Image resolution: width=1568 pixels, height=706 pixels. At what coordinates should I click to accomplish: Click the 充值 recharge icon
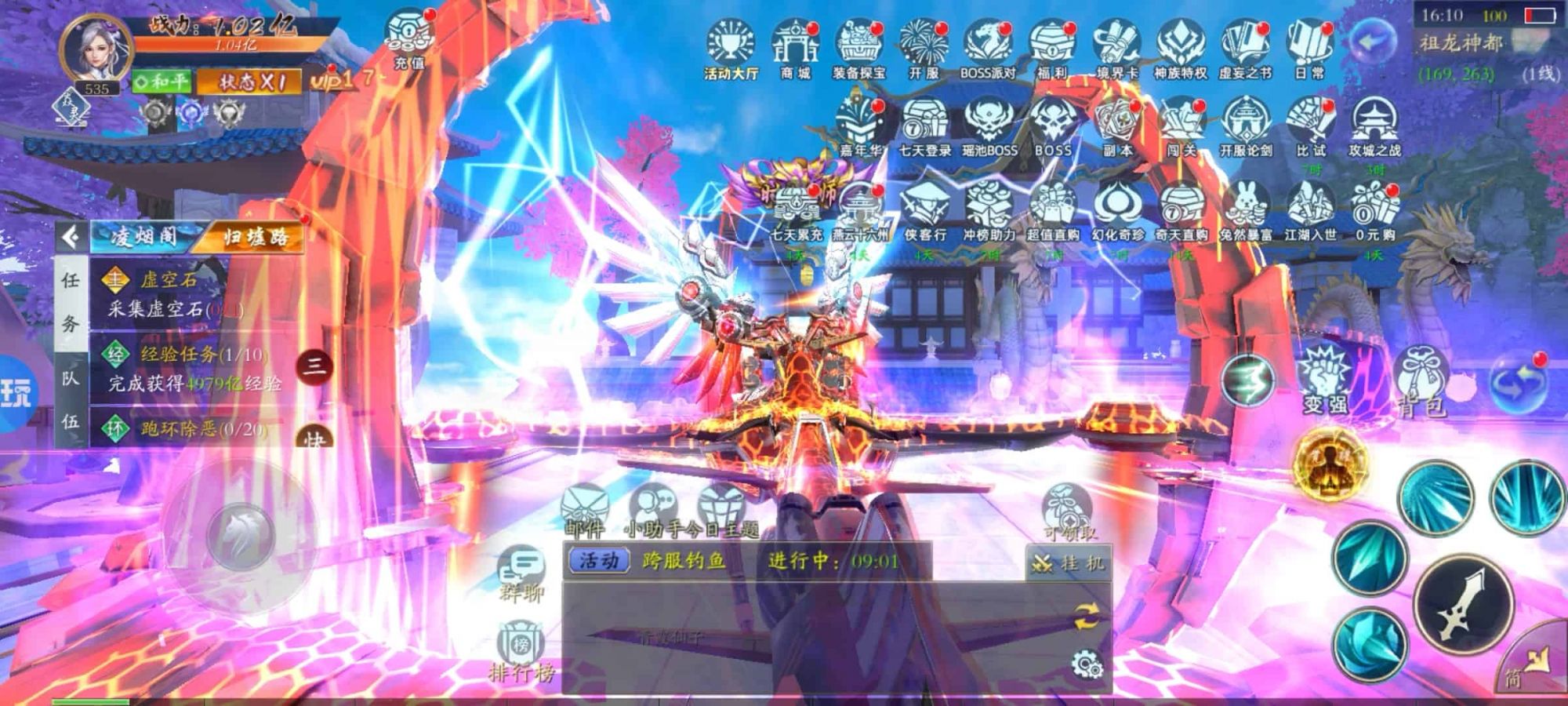click(409, 38)
